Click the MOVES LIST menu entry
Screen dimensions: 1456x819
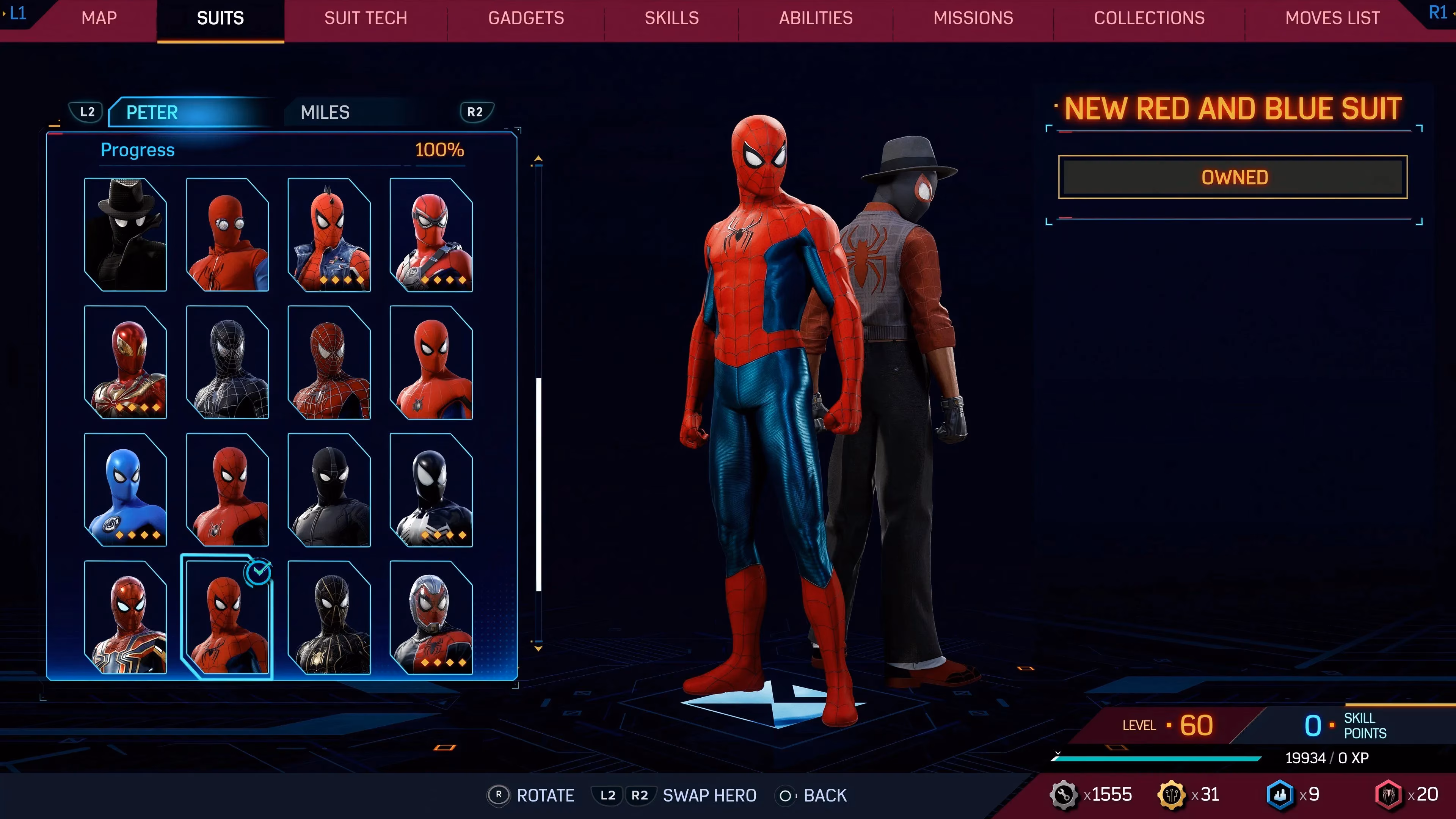coord(1332,18)
